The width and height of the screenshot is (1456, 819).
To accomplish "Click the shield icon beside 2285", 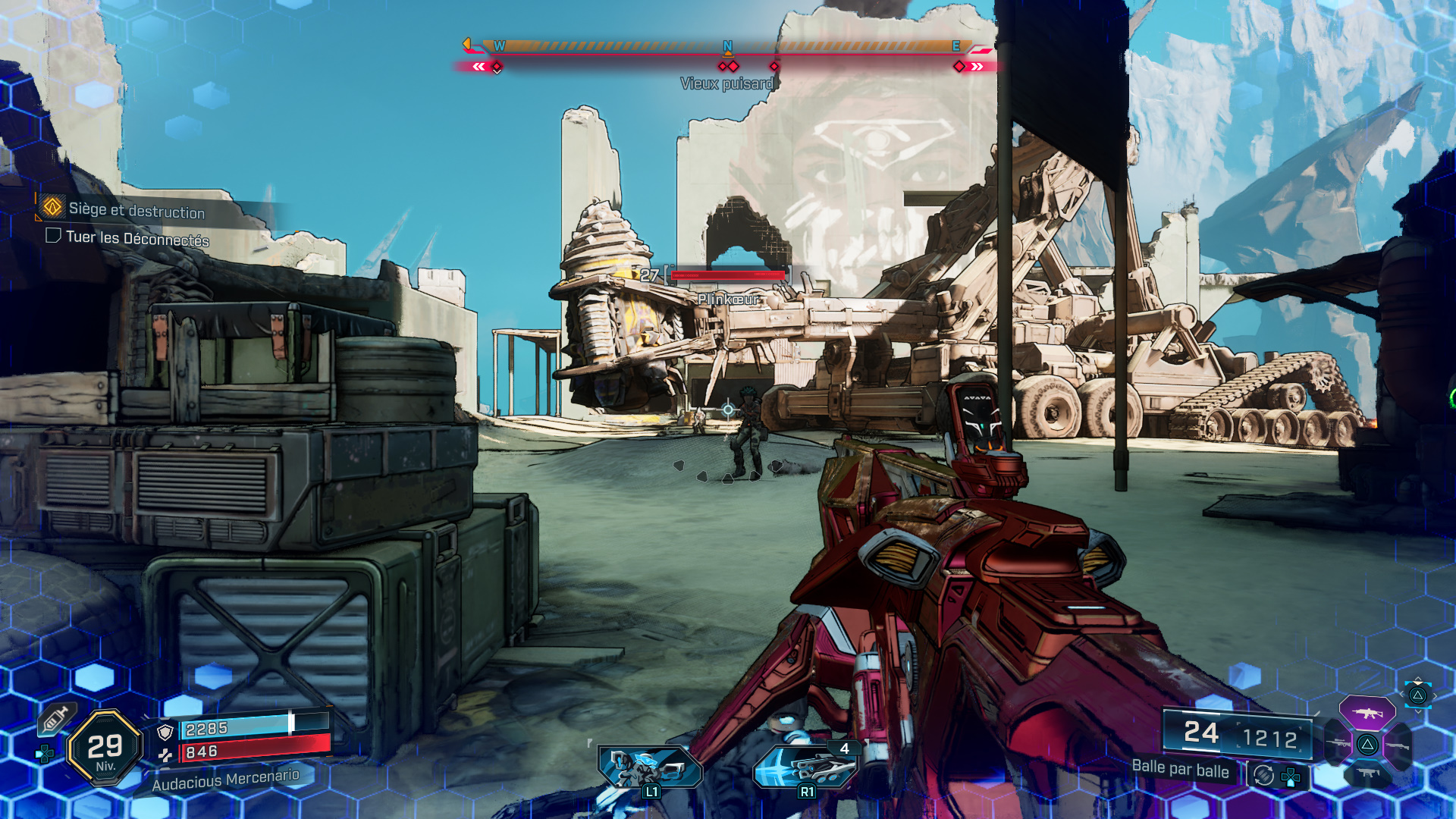I will 165,731.
